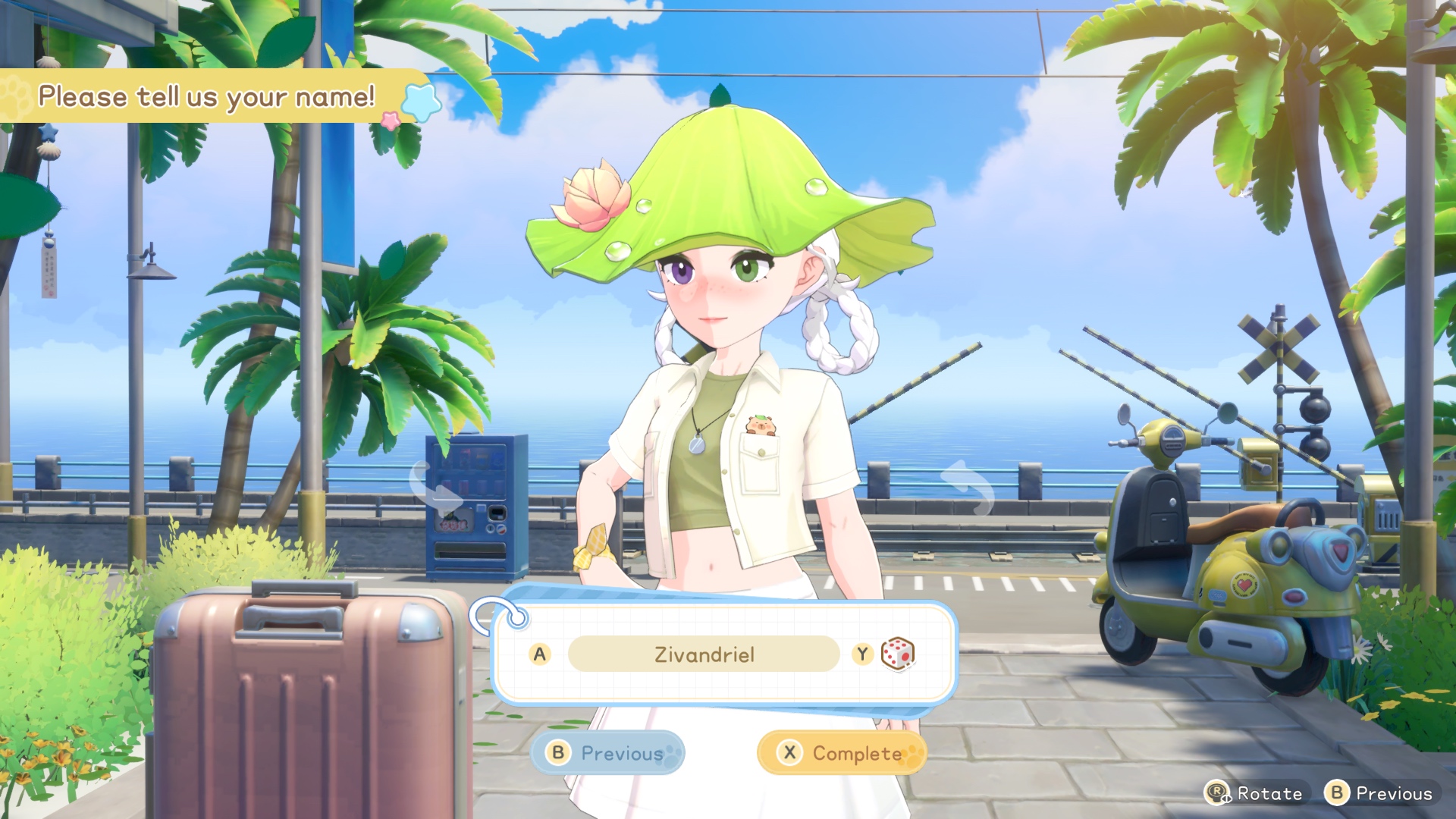Image resolution: width=1456 pixels, height=819 pixels.
Task: Go back with the blue Previous button
Action: [x=607, y=753]
